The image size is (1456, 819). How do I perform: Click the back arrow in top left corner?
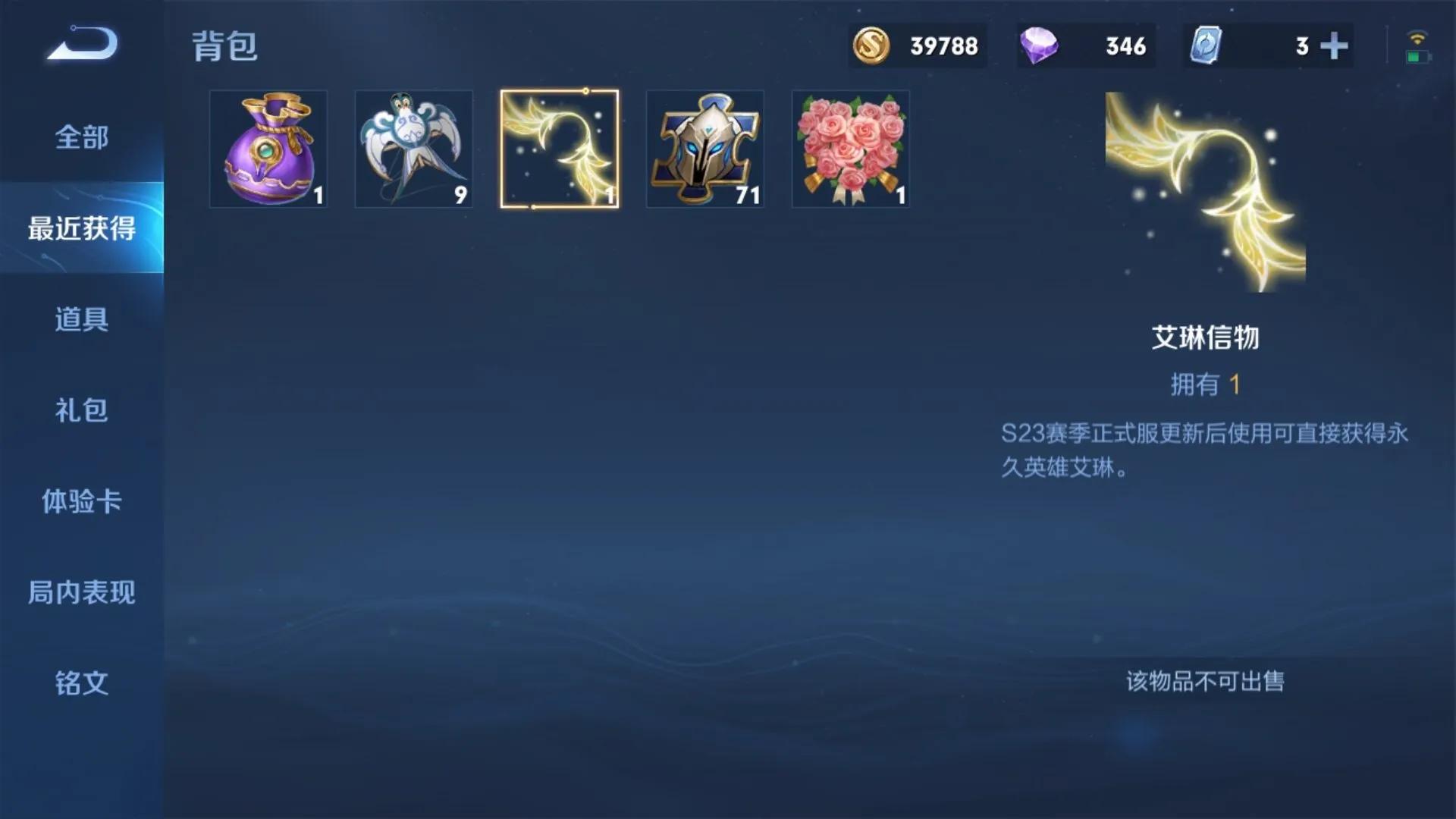[80, 45]
